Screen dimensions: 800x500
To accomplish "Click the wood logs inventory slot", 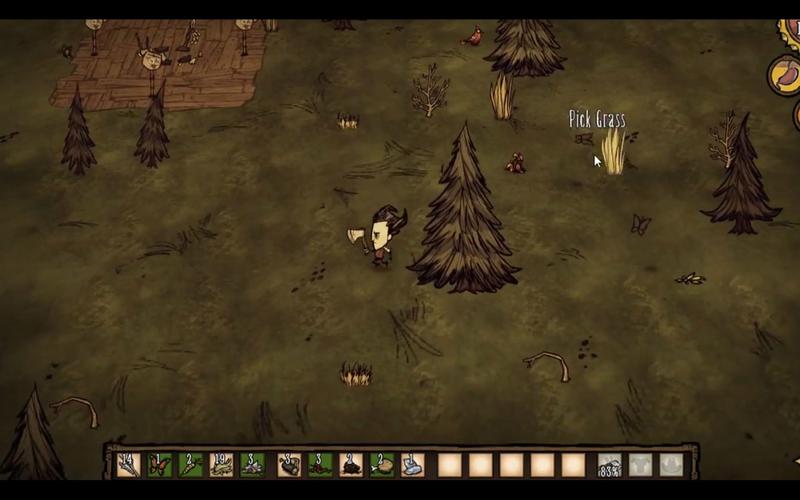I will tap(289, 464).
